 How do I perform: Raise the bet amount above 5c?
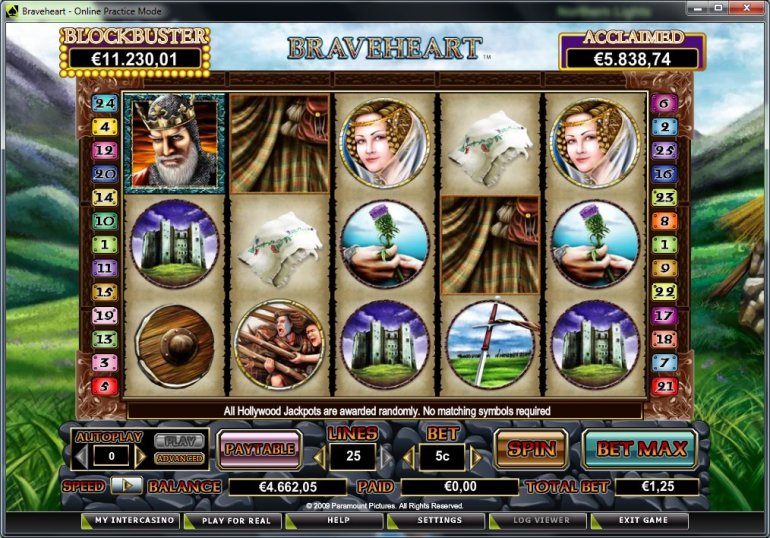(x=474, y=457)
